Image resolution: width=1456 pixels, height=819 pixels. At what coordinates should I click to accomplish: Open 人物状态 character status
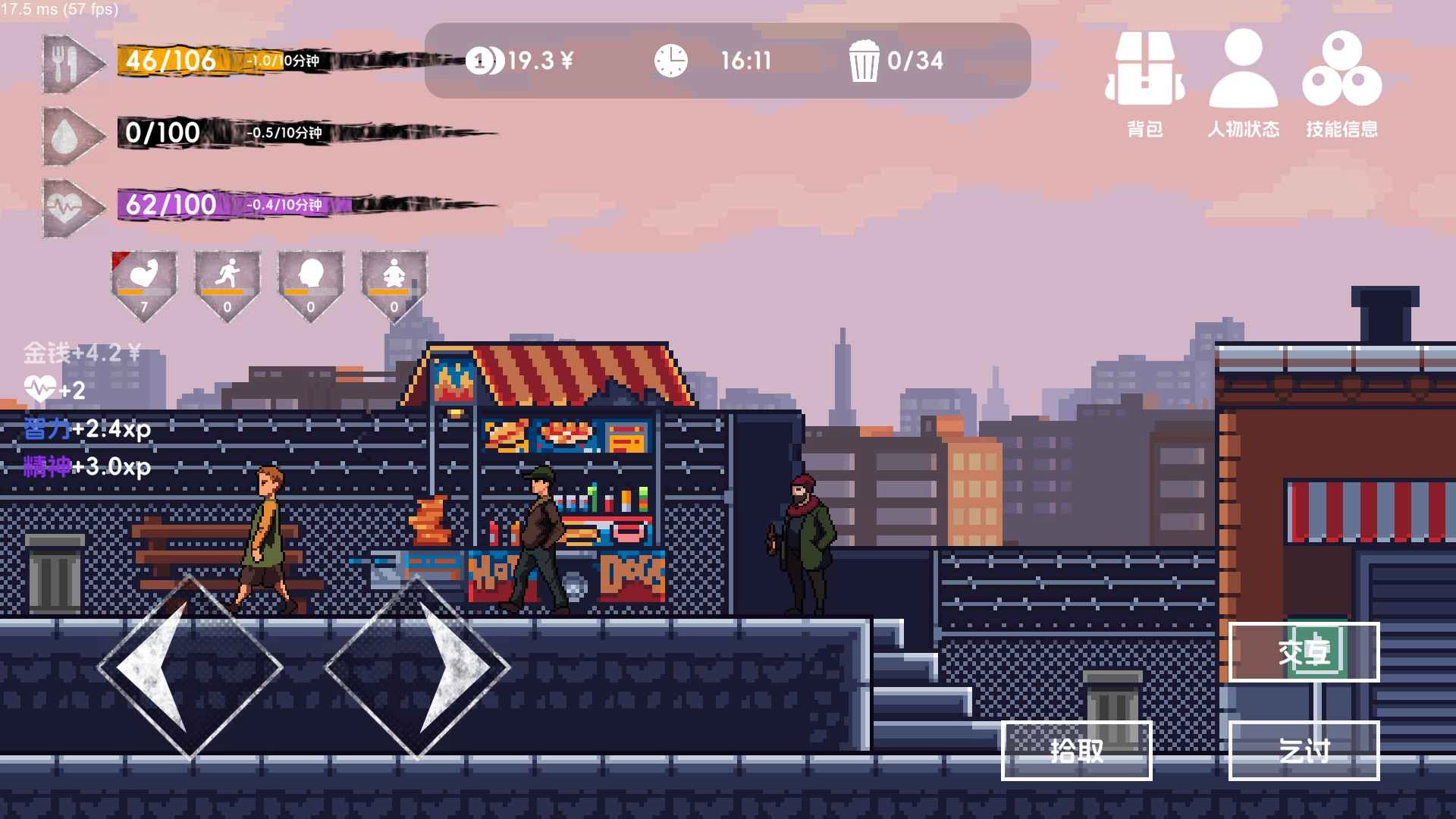[x=1243, y=83]
